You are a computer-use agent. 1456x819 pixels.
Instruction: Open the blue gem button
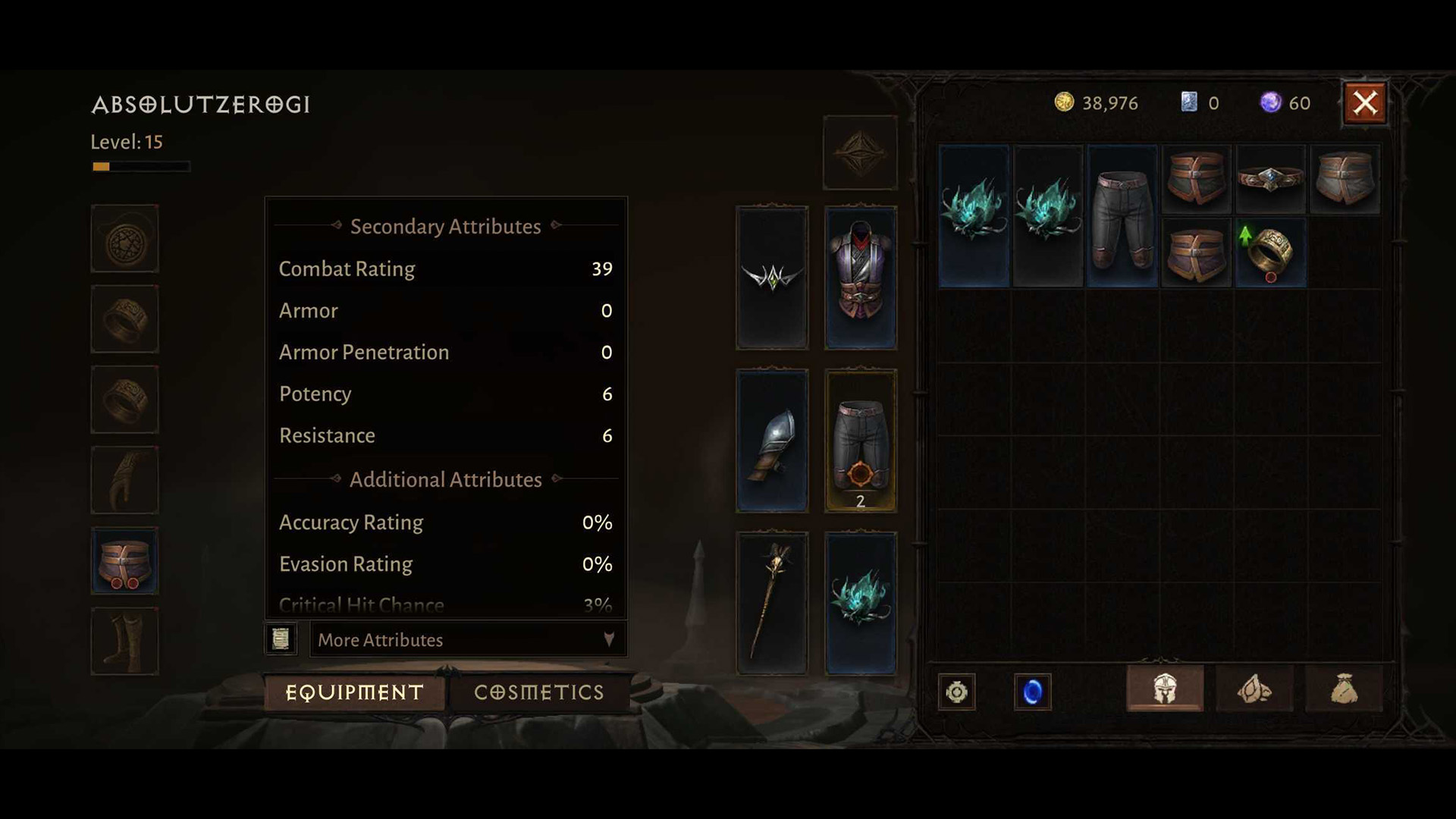coord(1032,692)
